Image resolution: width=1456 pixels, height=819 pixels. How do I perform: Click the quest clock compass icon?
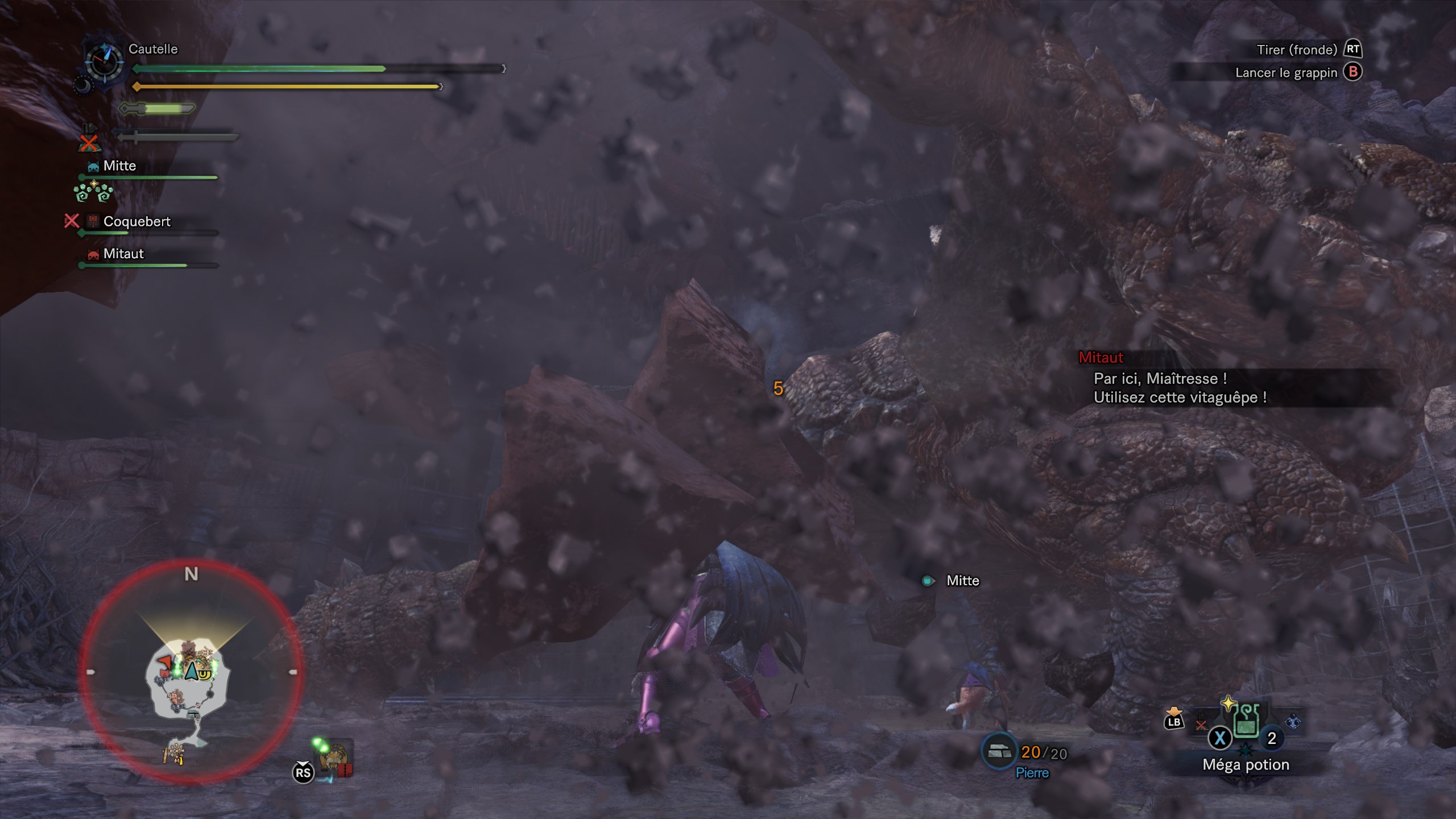[104, 60]
